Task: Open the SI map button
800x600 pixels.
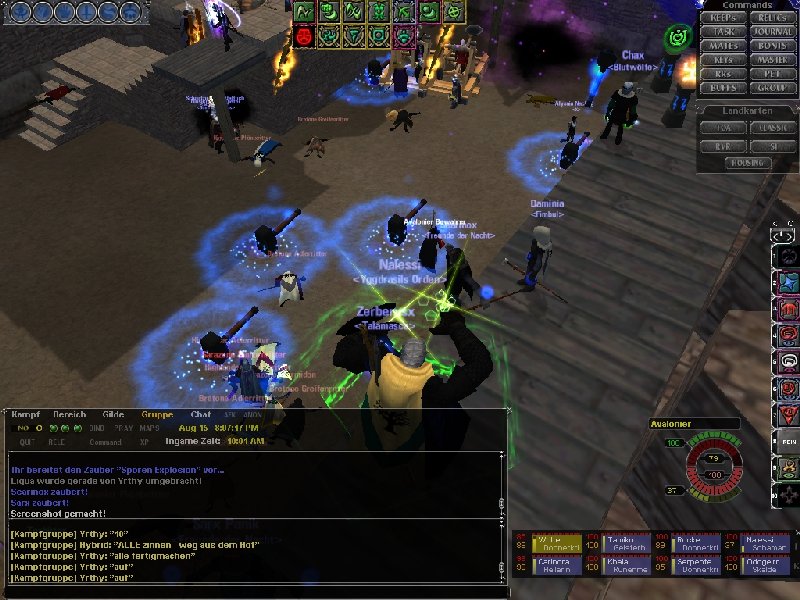Action: pyautogui.click(x=771, y=145)
